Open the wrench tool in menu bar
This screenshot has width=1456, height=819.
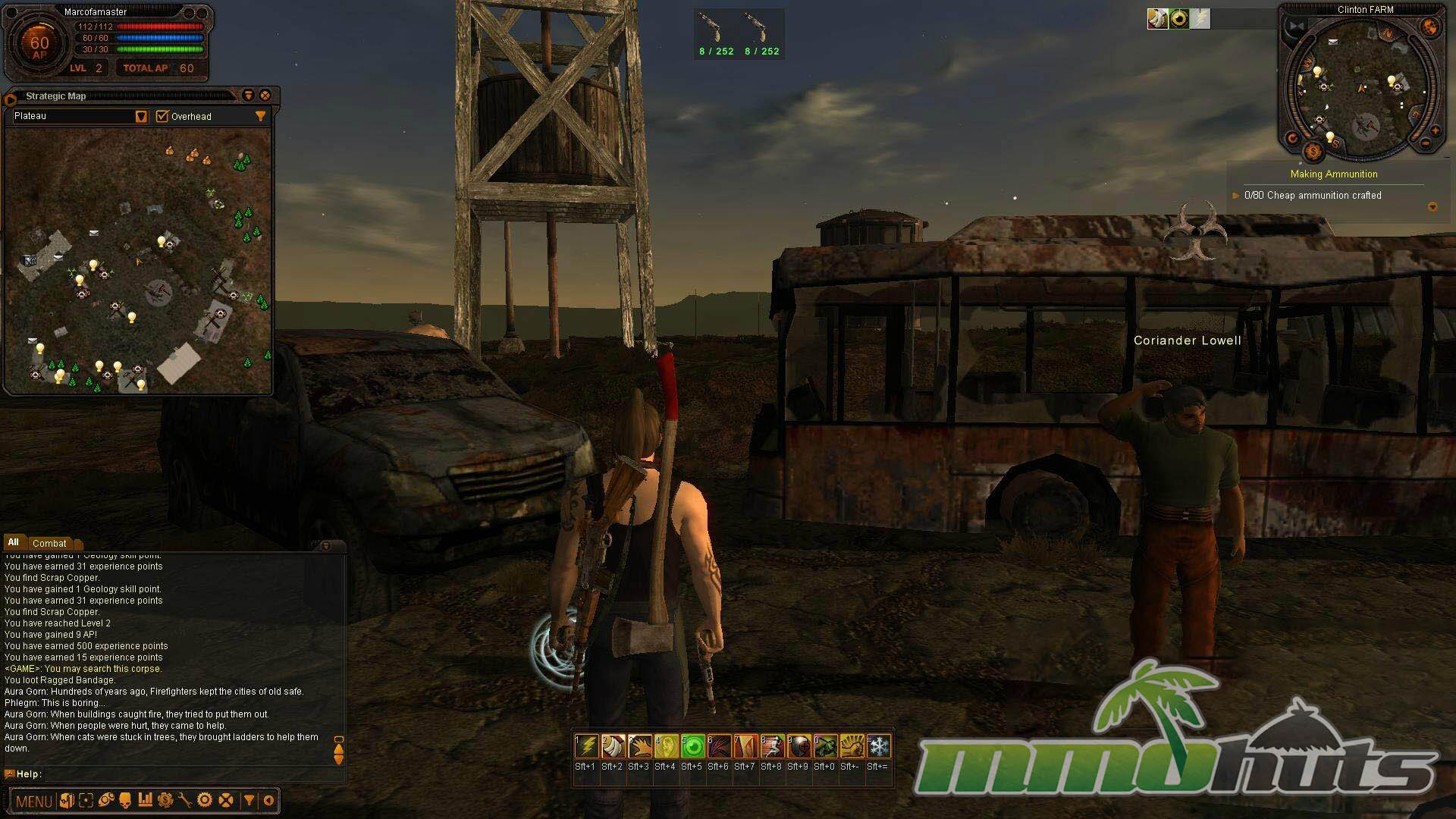[184, 800]
